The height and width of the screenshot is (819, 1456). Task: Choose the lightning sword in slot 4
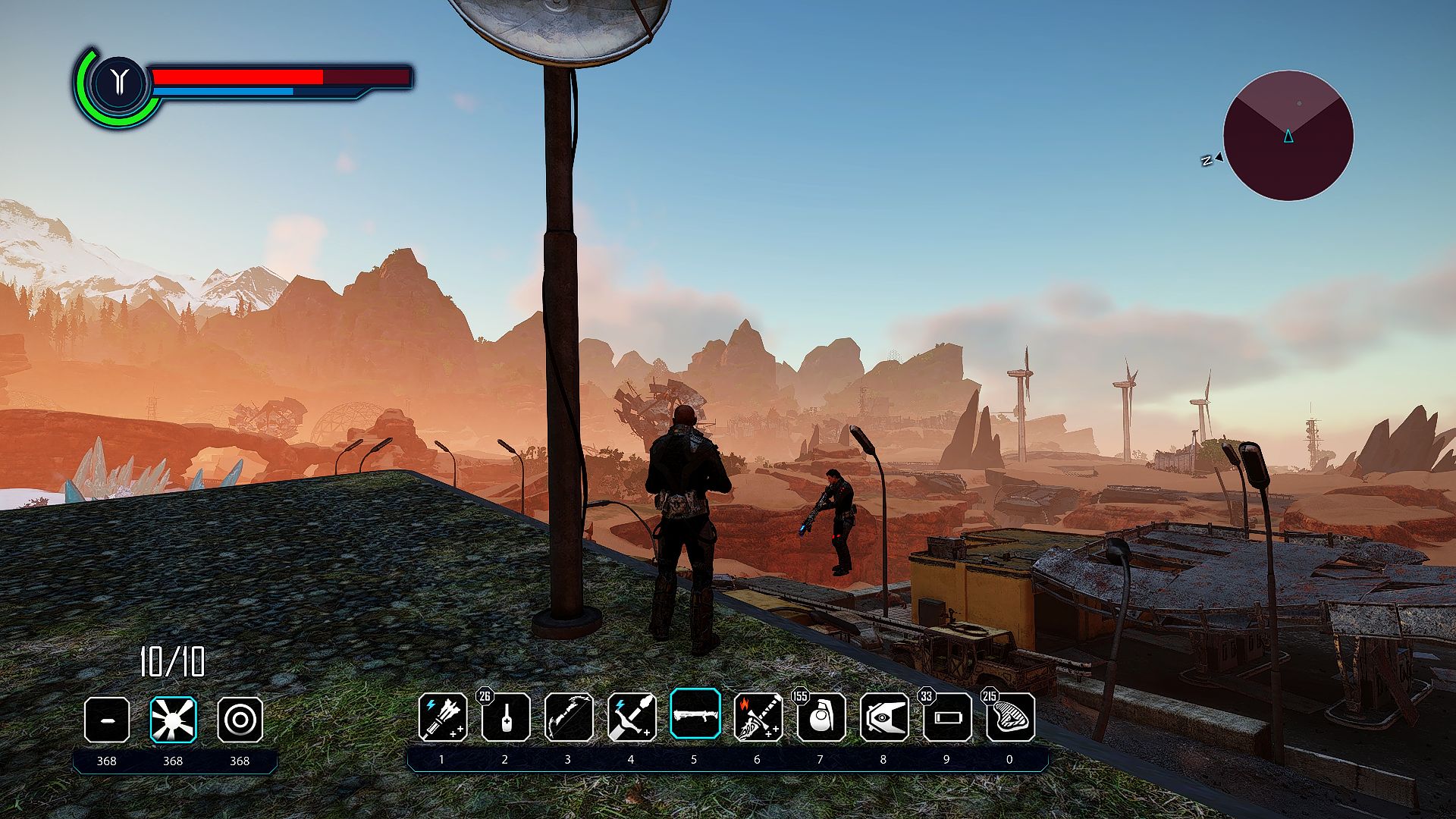632,717
